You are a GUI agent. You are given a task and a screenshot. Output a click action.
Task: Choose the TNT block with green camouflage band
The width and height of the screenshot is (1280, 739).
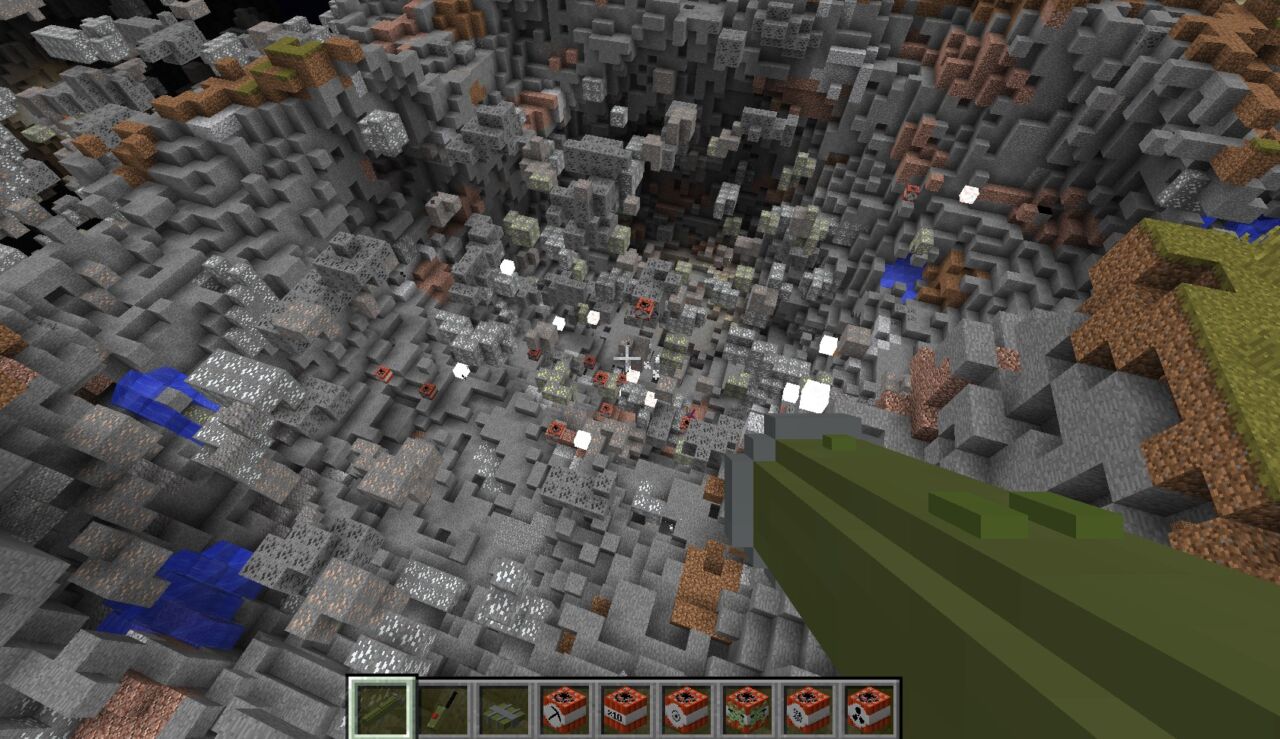point(746,708)
